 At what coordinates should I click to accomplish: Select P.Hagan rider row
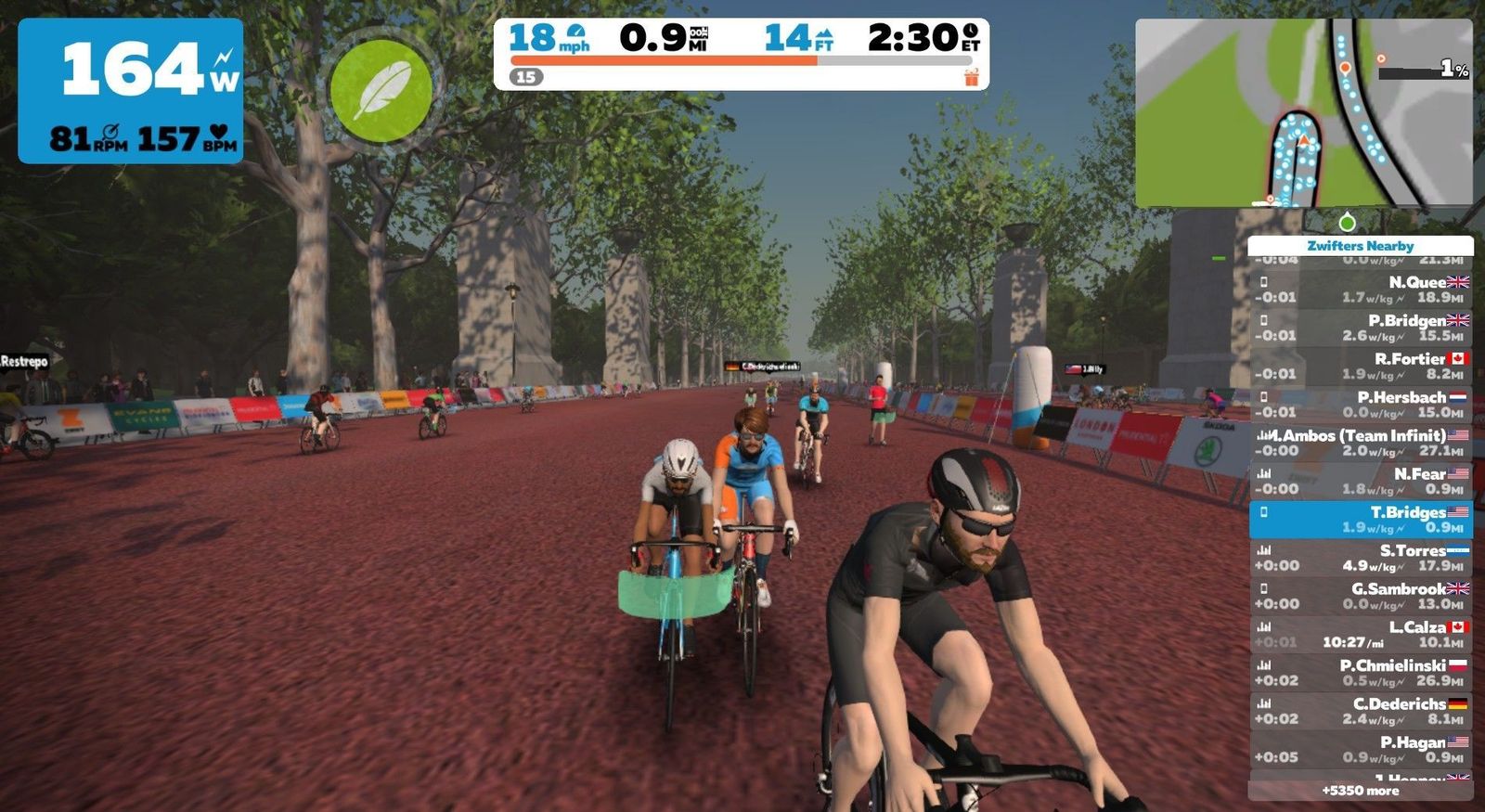1360,749
